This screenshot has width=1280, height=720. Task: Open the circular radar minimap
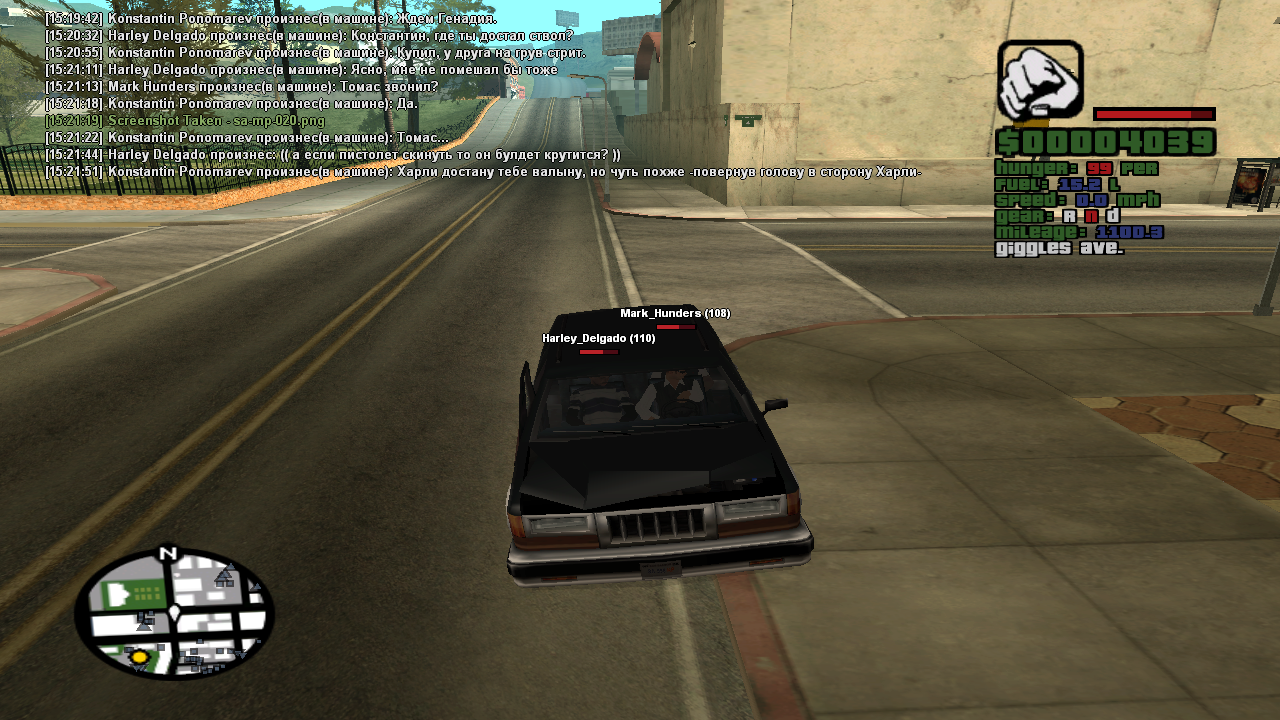pyautogui.click(x=174, y=612)
